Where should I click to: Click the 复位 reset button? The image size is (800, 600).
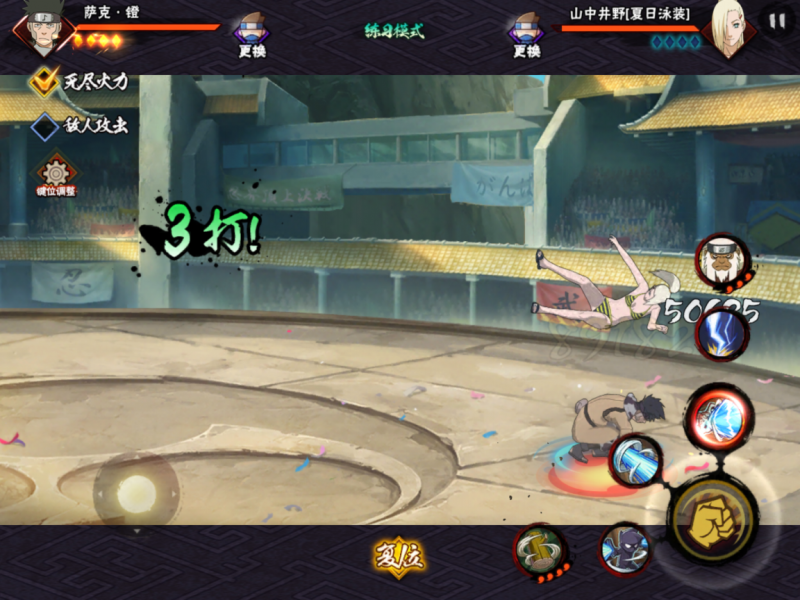click(400, 557)
